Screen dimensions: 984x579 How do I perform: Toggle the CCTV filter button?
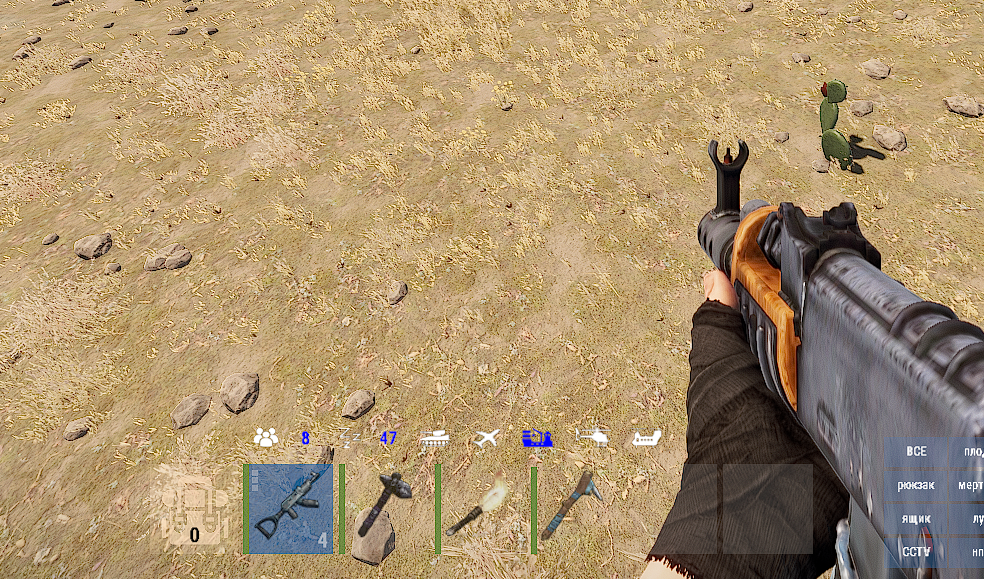(x=916, y=551)
